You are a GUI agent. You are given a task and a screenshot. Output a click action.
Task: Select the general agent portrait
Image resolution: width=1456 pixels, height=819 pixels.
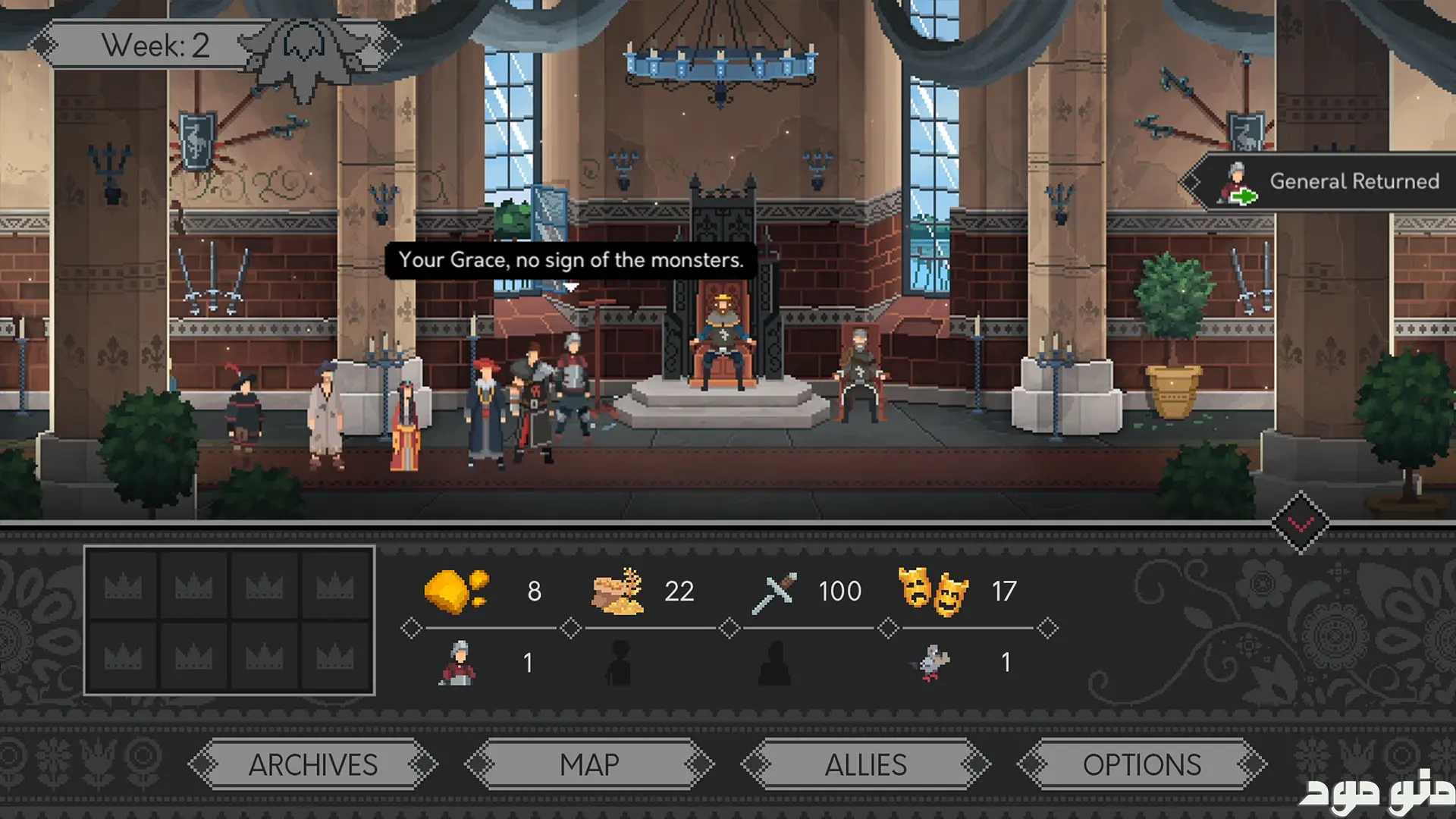[x=458, y=663]
